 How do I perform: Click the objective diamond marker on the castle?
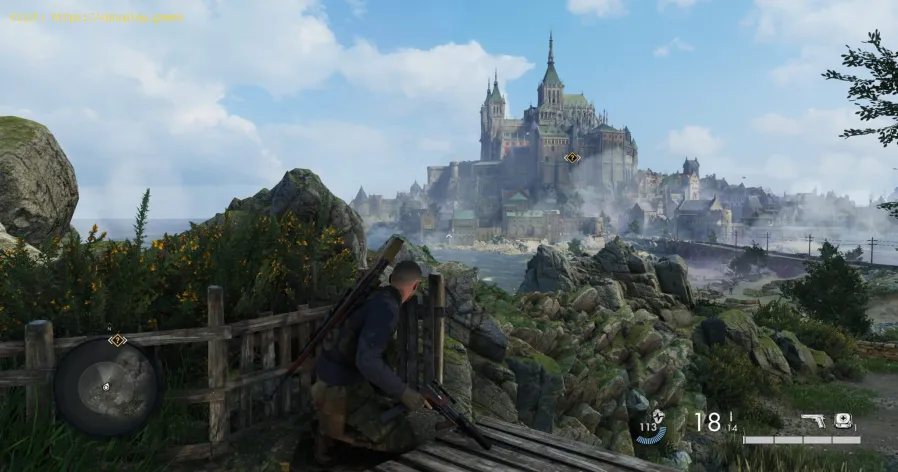coord(572,157)
